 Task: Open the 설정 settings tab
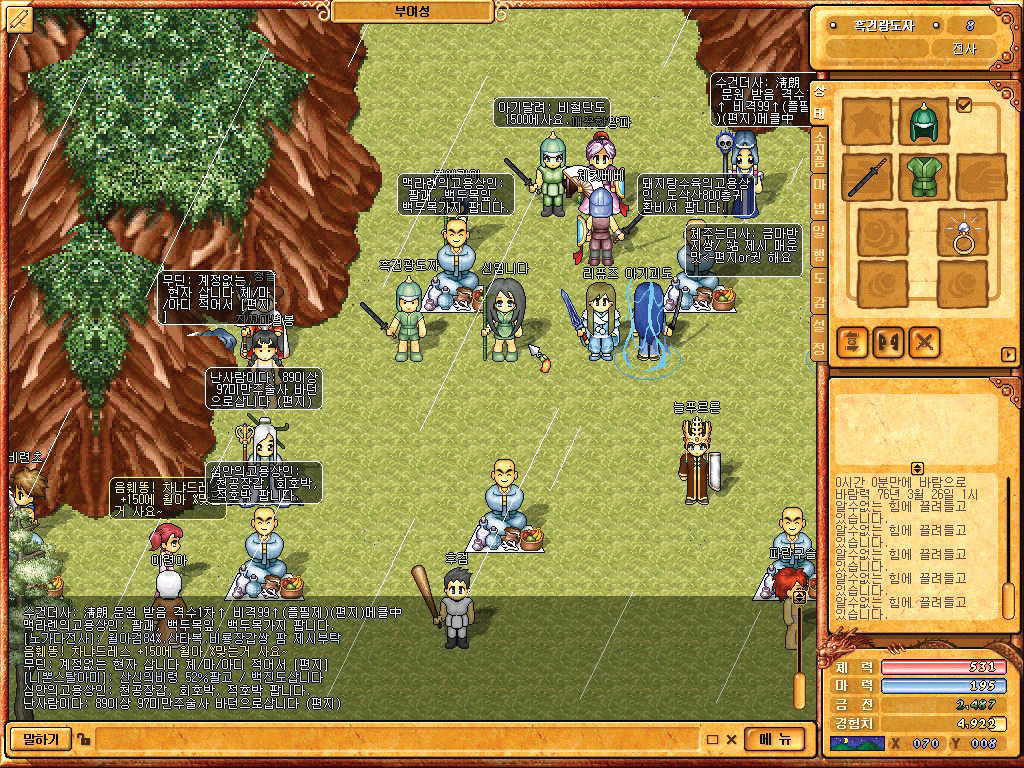pyautogui.click(x=819, y=337)
